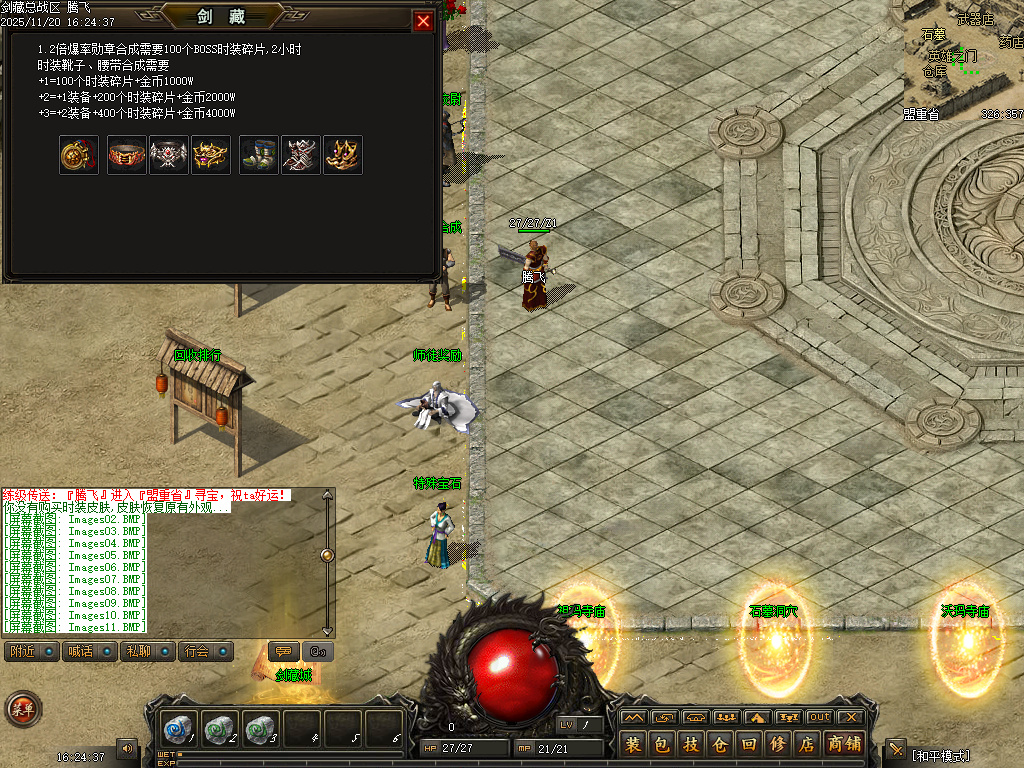Open the 商铺 shop
This screenshot has height=768, width=1024.
click(843, 744)
